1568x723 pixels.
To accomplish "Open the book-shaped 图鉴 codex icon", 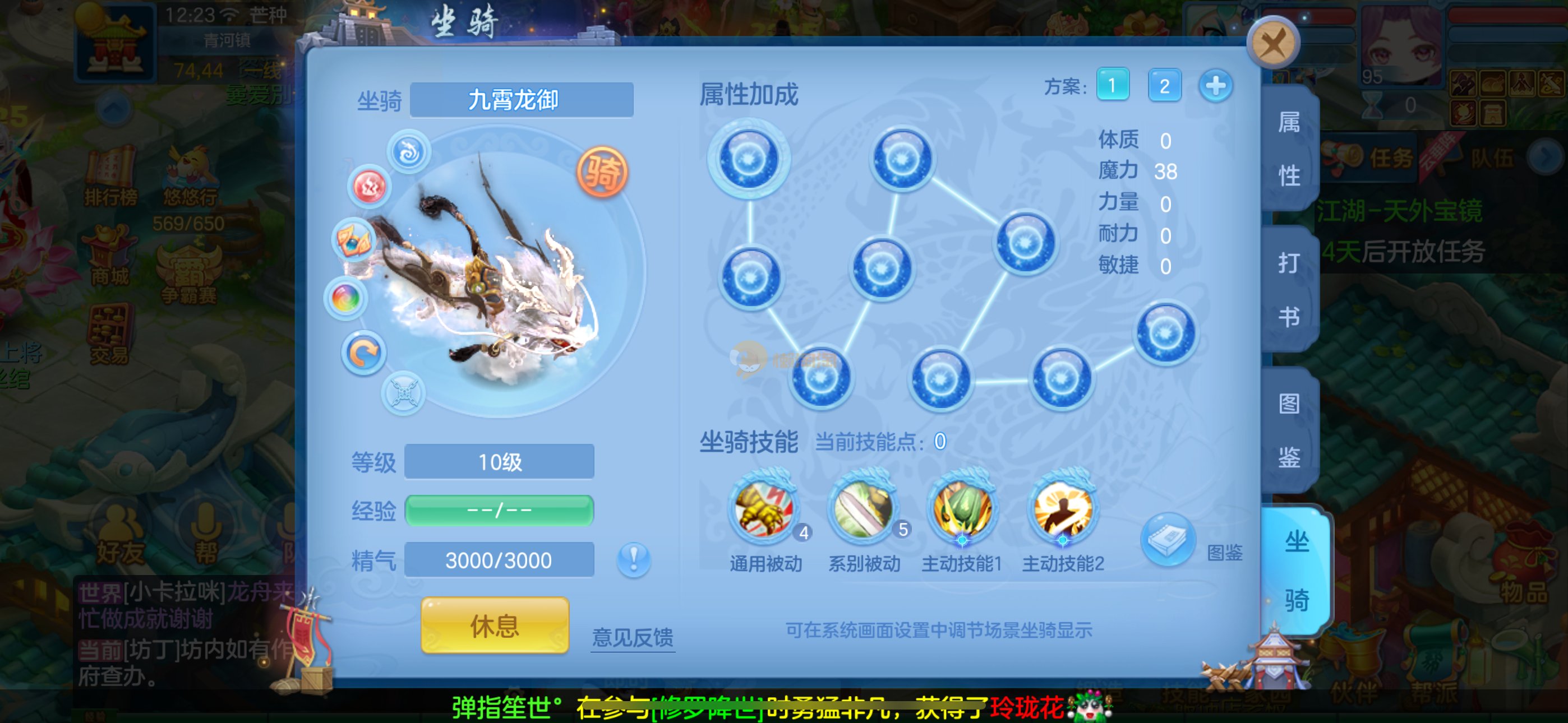I will pyautogui.click(x=1168, y=539).
